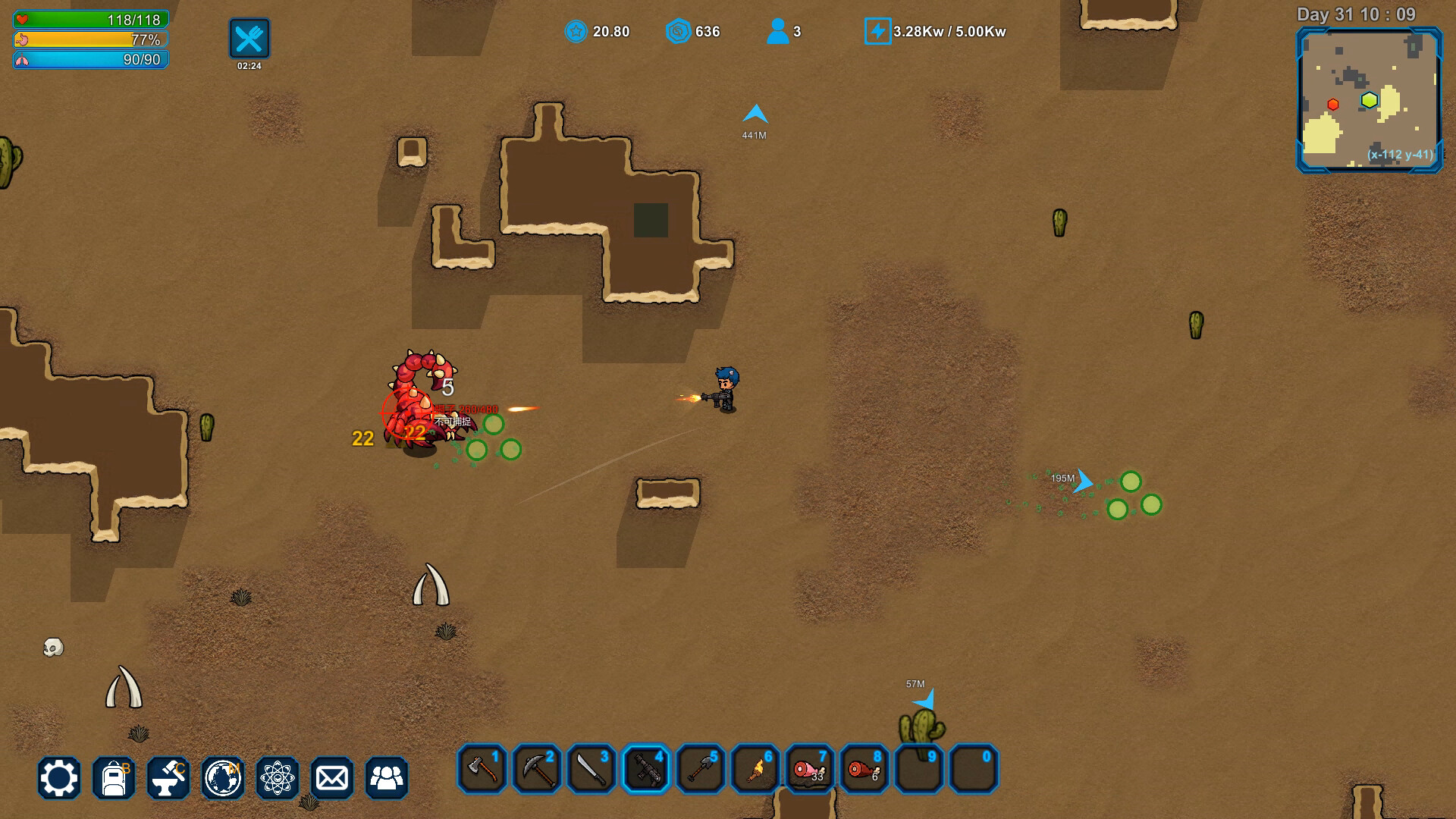The image size is (1456, 819).
Task: Open the gear settings menu
Action: (x=59, y=778)
